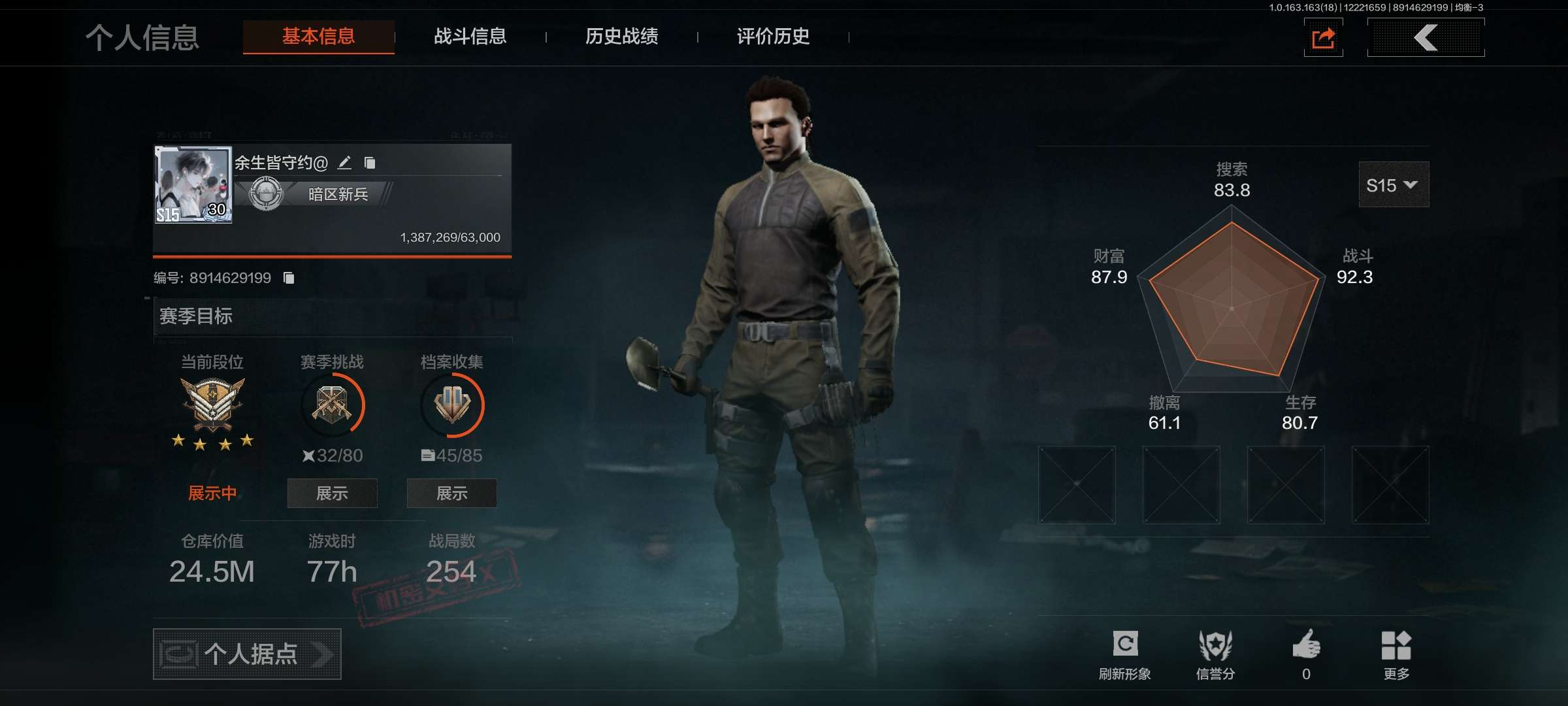Open the 个人据点 personal base
Image resolution: width=1568 pixels, height=706 pixels.
point(247,654)
